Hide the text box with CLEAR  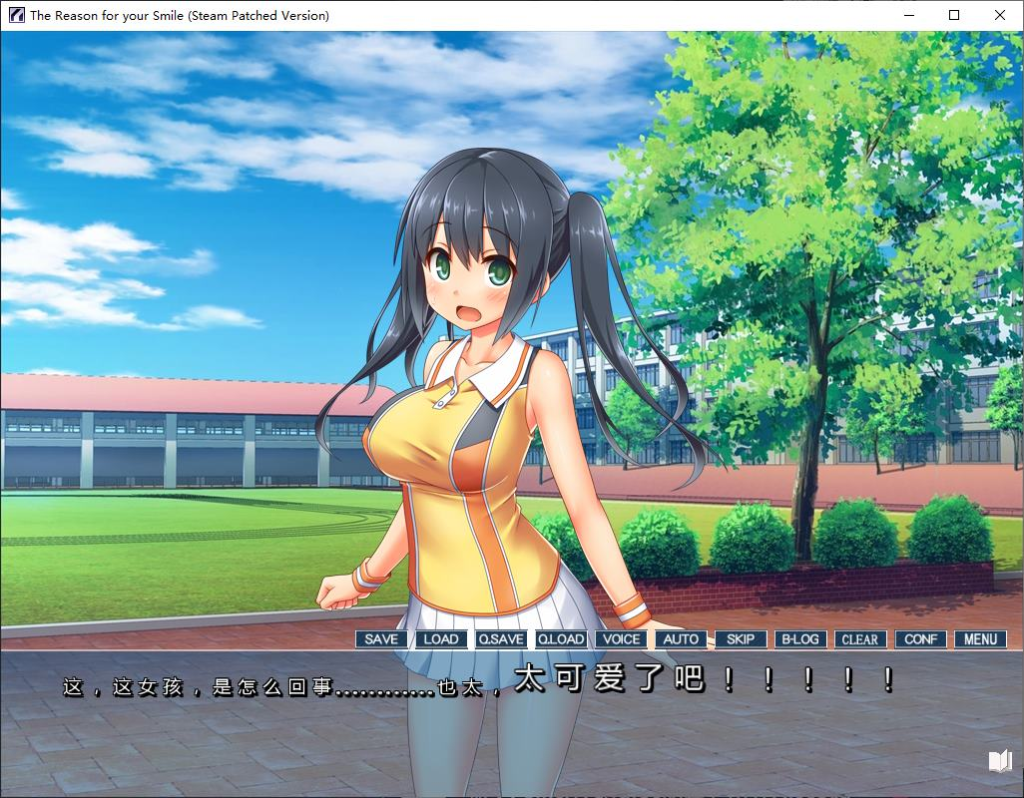[860, 639]
